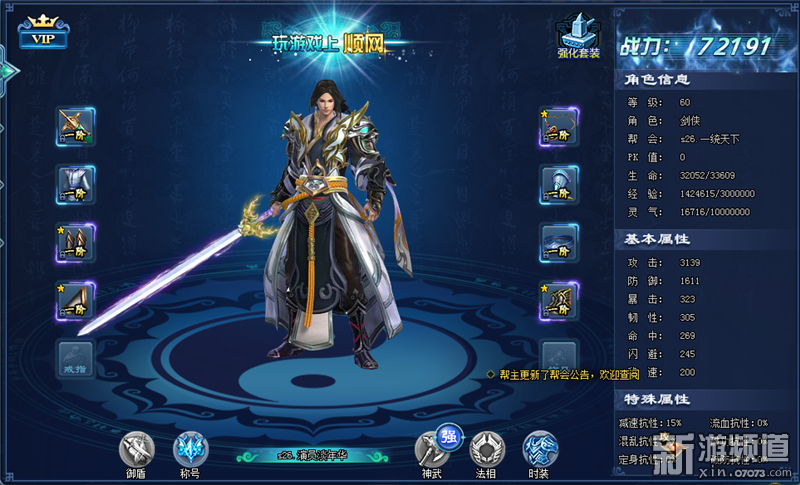Select the chest armor equipment slot

(76, 184)
